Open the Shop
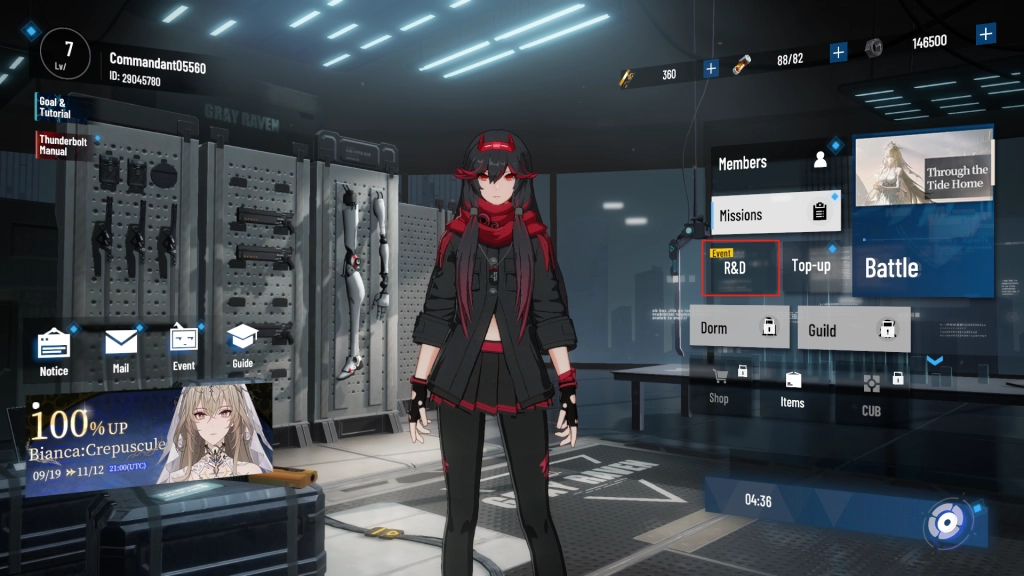 719,385
